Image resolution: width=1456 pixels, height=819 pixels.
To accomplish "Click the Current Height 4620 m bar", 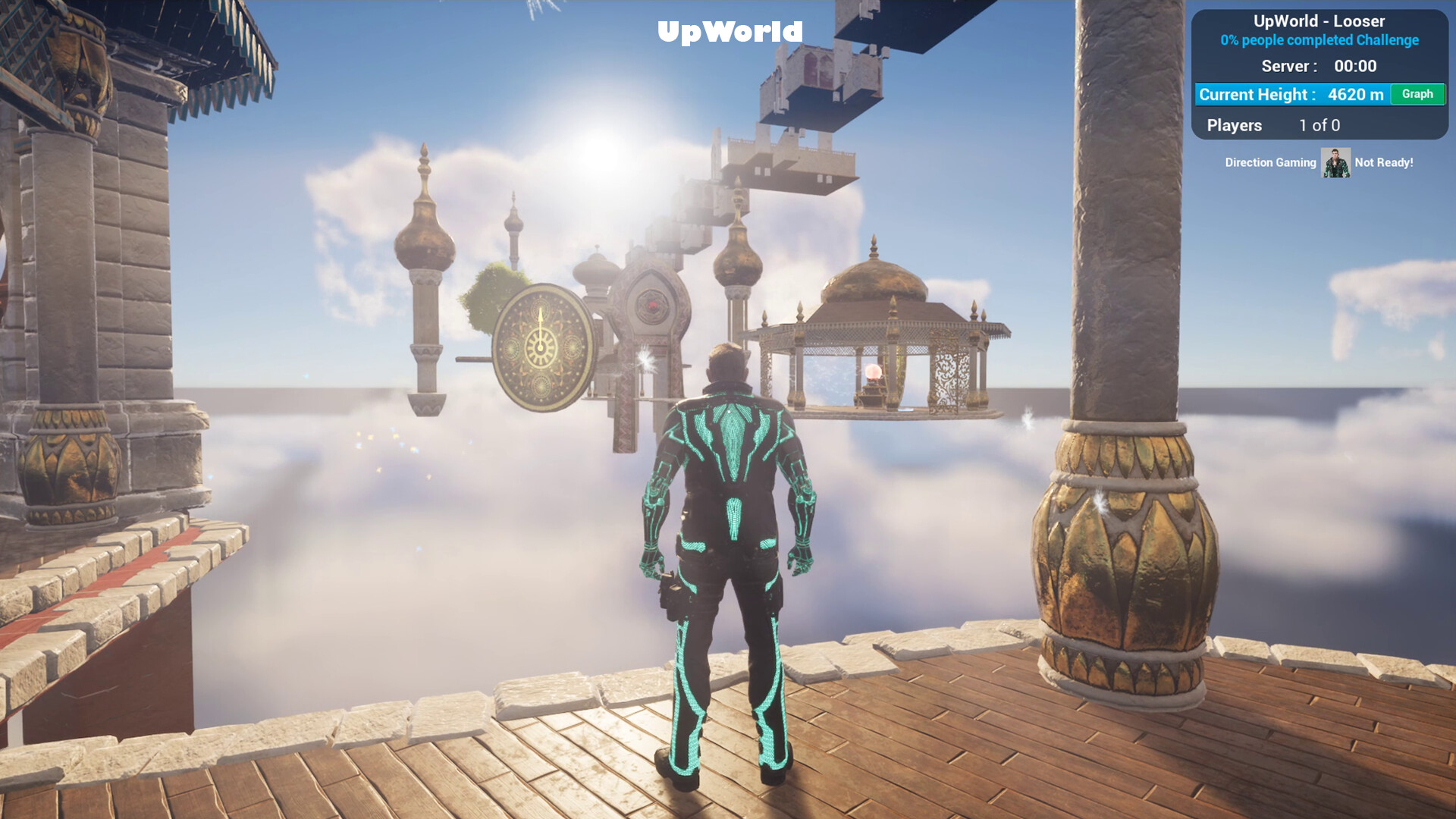I will (x=1293, y=94).
